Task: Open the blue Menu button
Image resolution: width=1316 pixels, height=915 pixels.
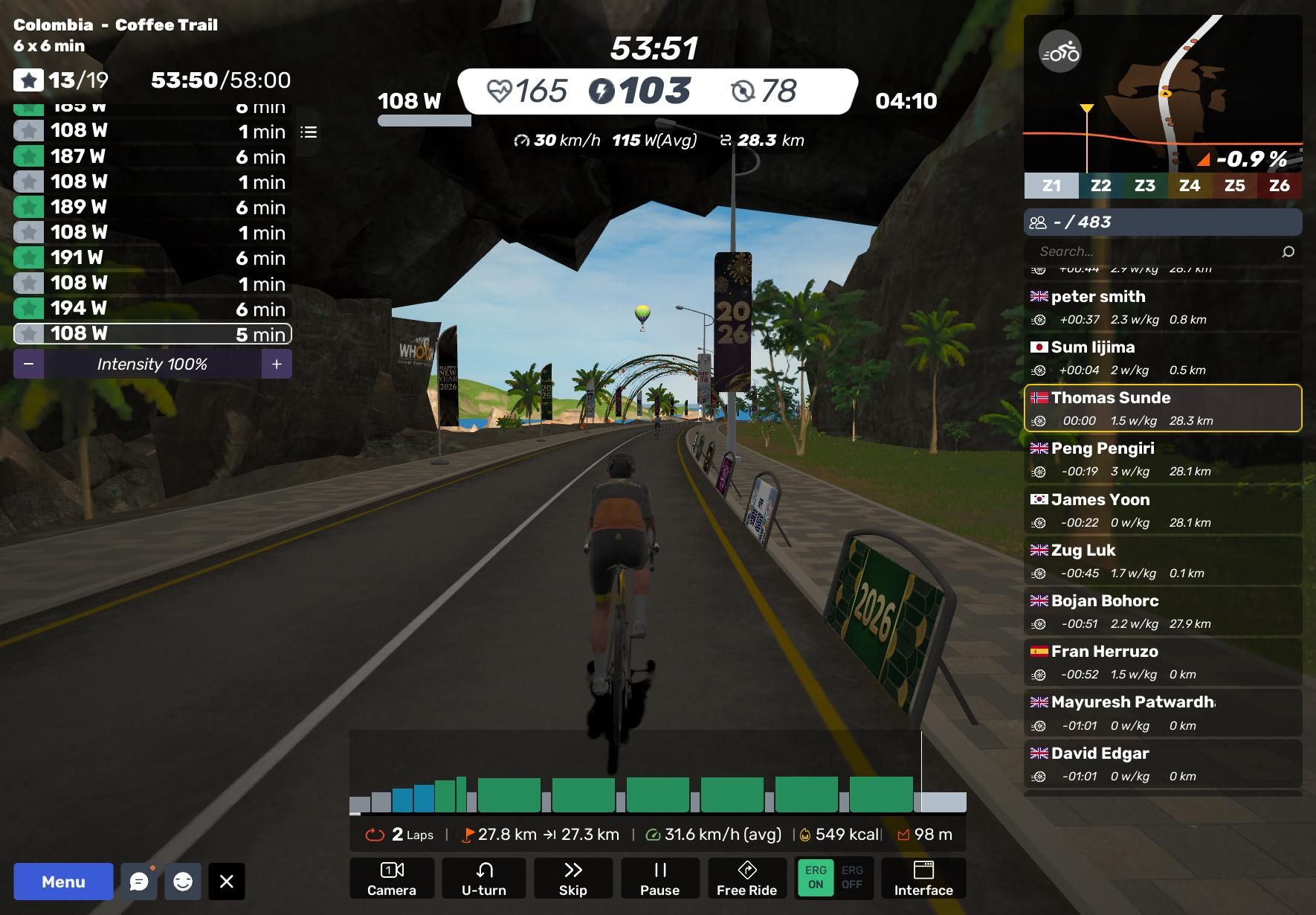Action: [x=63, y=882]
